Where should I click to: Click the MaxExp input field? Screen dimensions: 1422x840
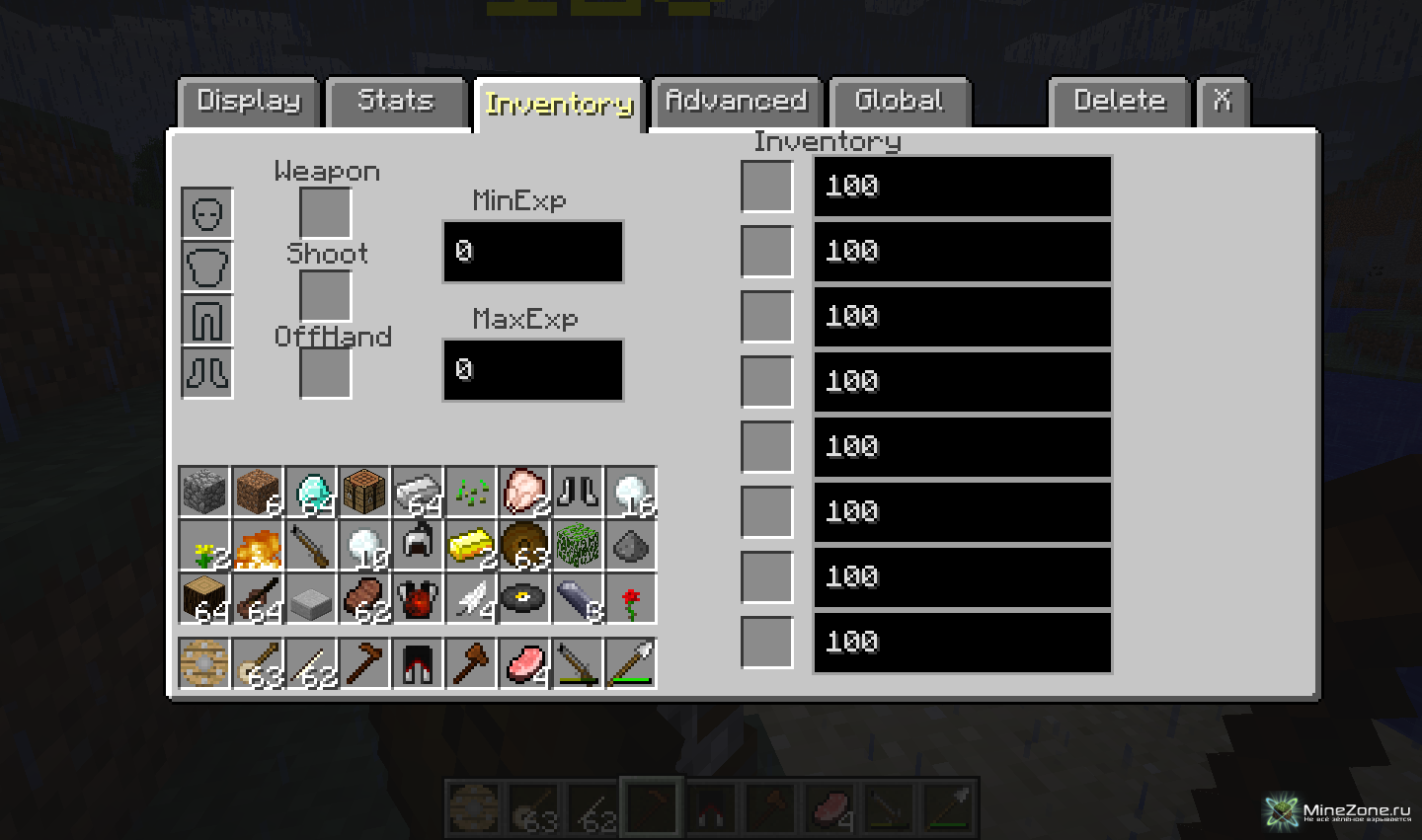tap(533, 370)
